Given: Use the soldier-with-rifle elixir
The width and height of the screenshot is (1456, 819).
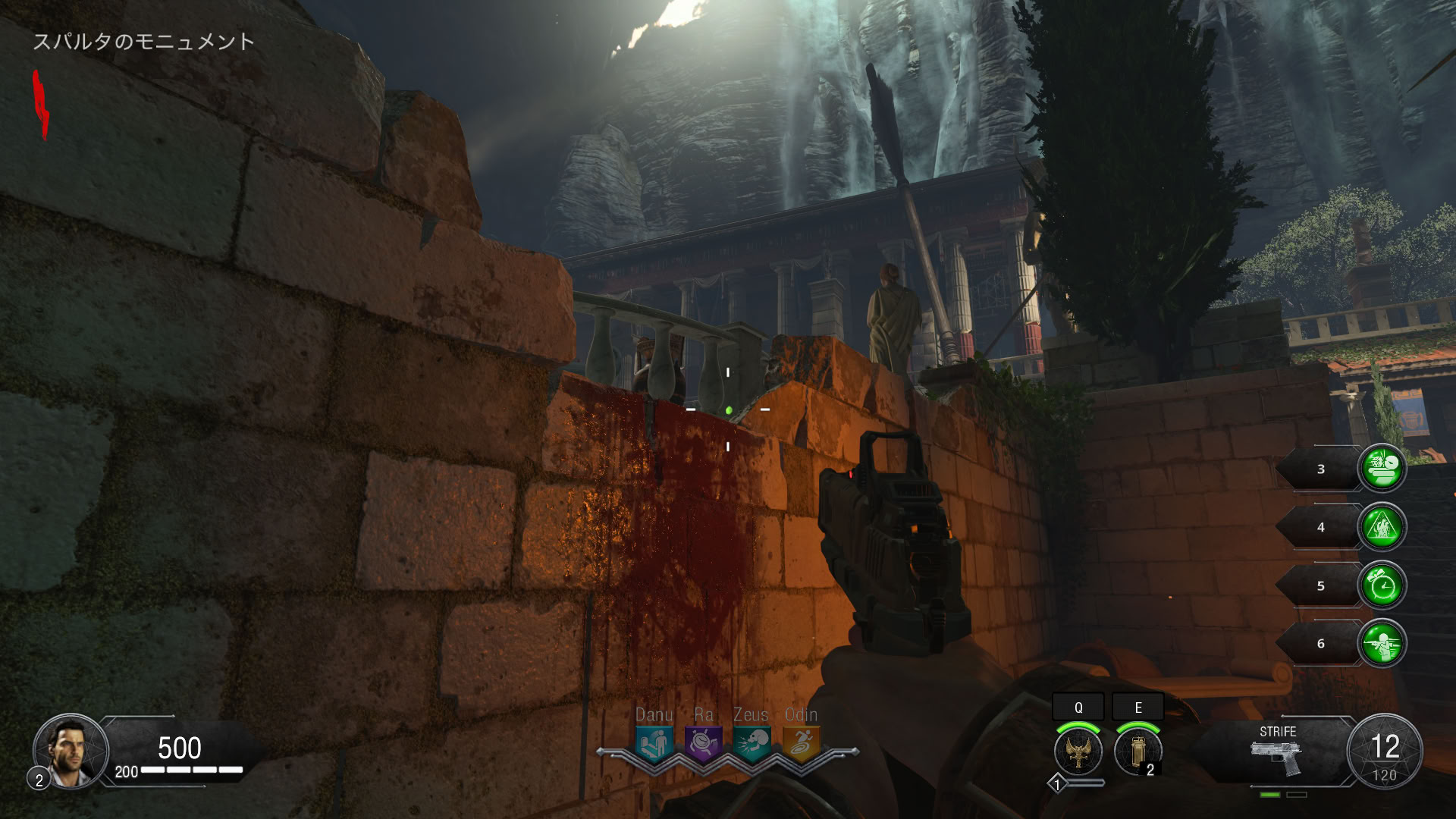Looking at the screenshot, I should coord(1382,643).
